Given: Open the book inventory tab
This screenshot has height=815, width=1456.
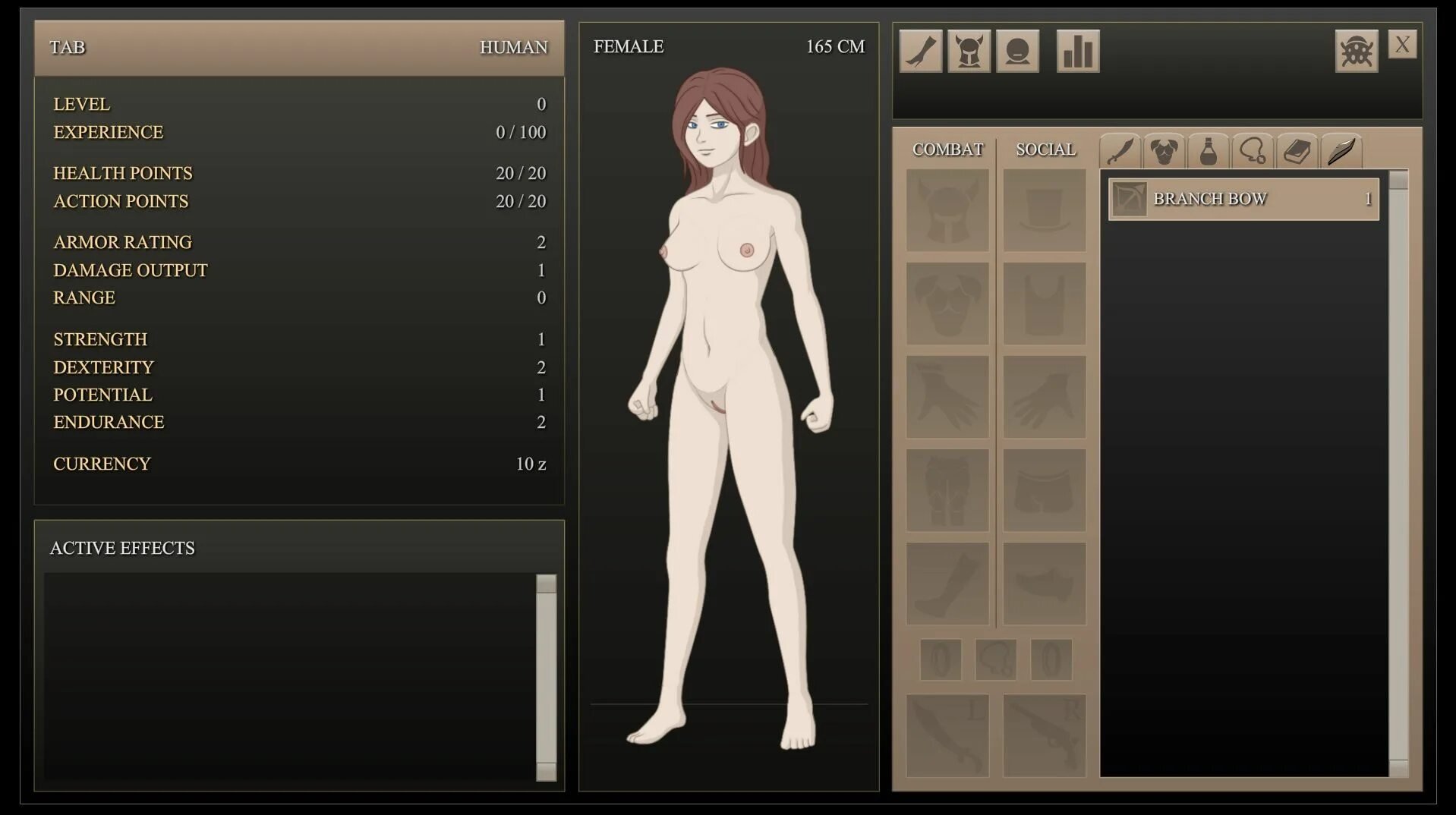Looking at the screenshot, I should pos(1297,150).
